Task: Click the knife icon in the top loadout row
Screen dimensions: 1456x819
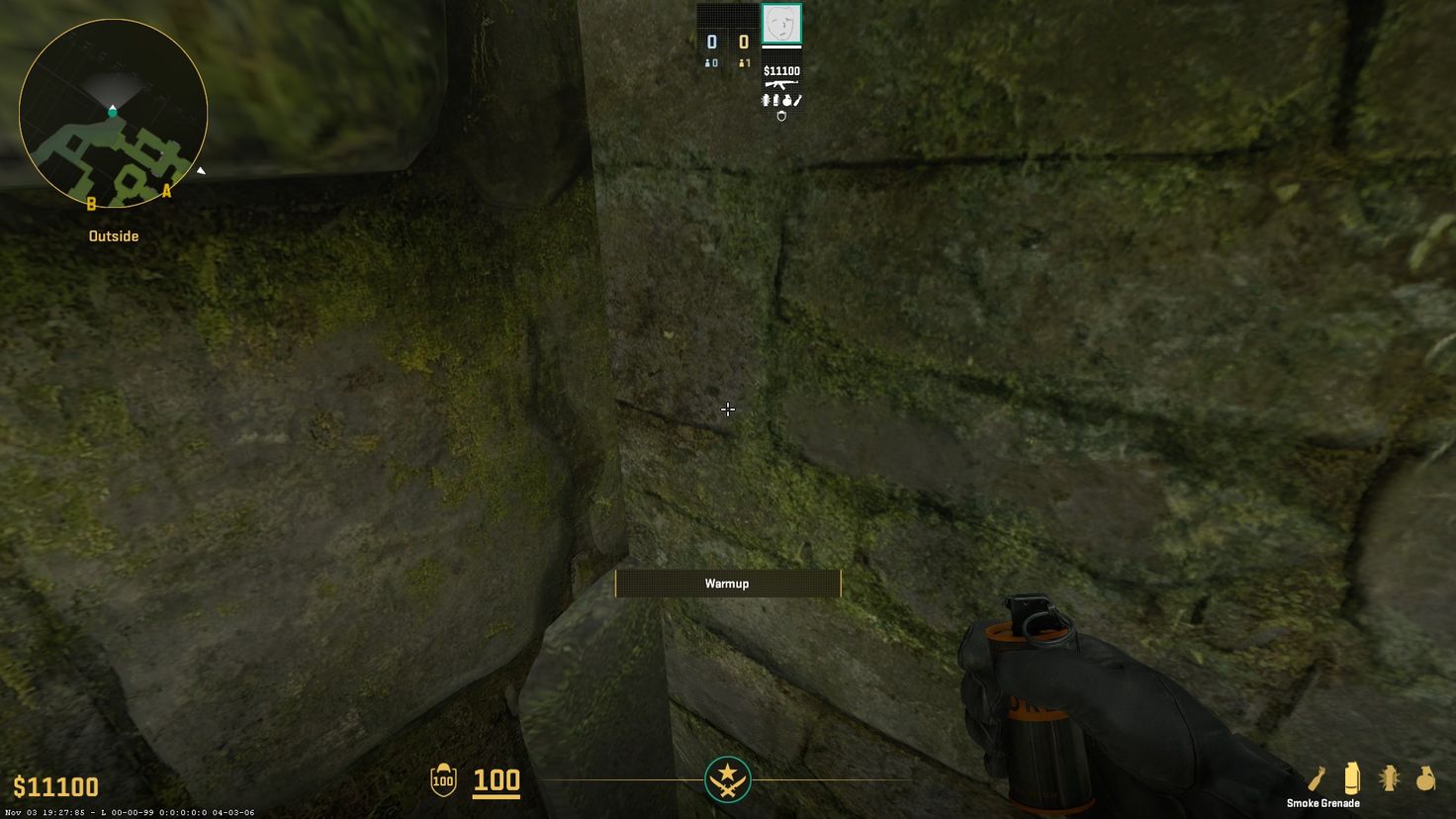Action: pos(797,101)
